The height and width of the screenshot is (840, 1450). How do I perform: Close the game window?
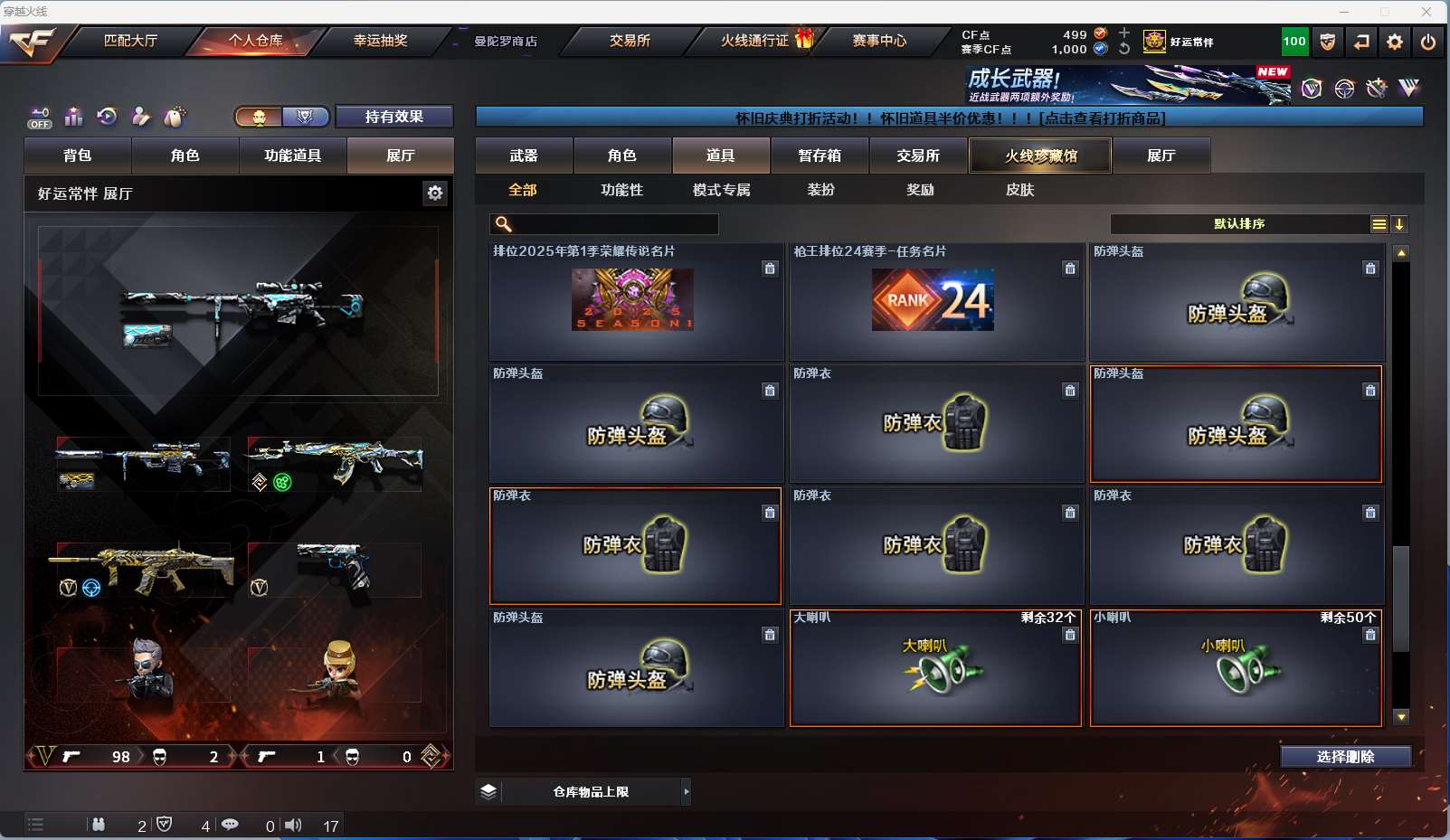[1426, 12]
